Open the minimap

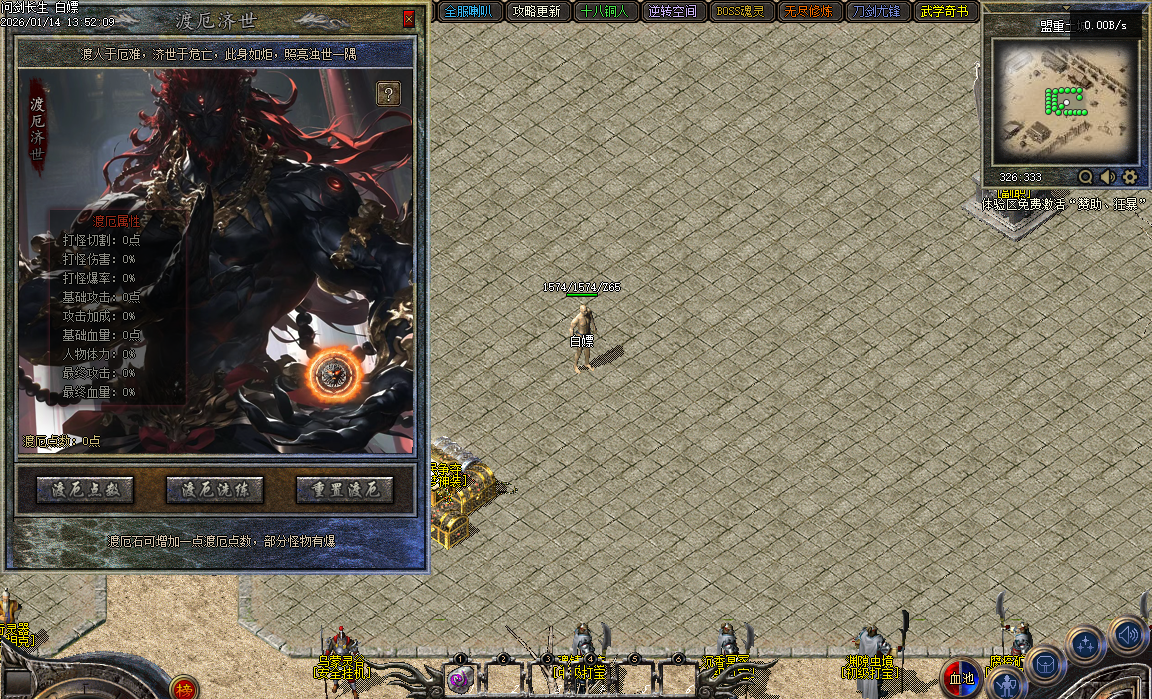(x=1064, y=101)
